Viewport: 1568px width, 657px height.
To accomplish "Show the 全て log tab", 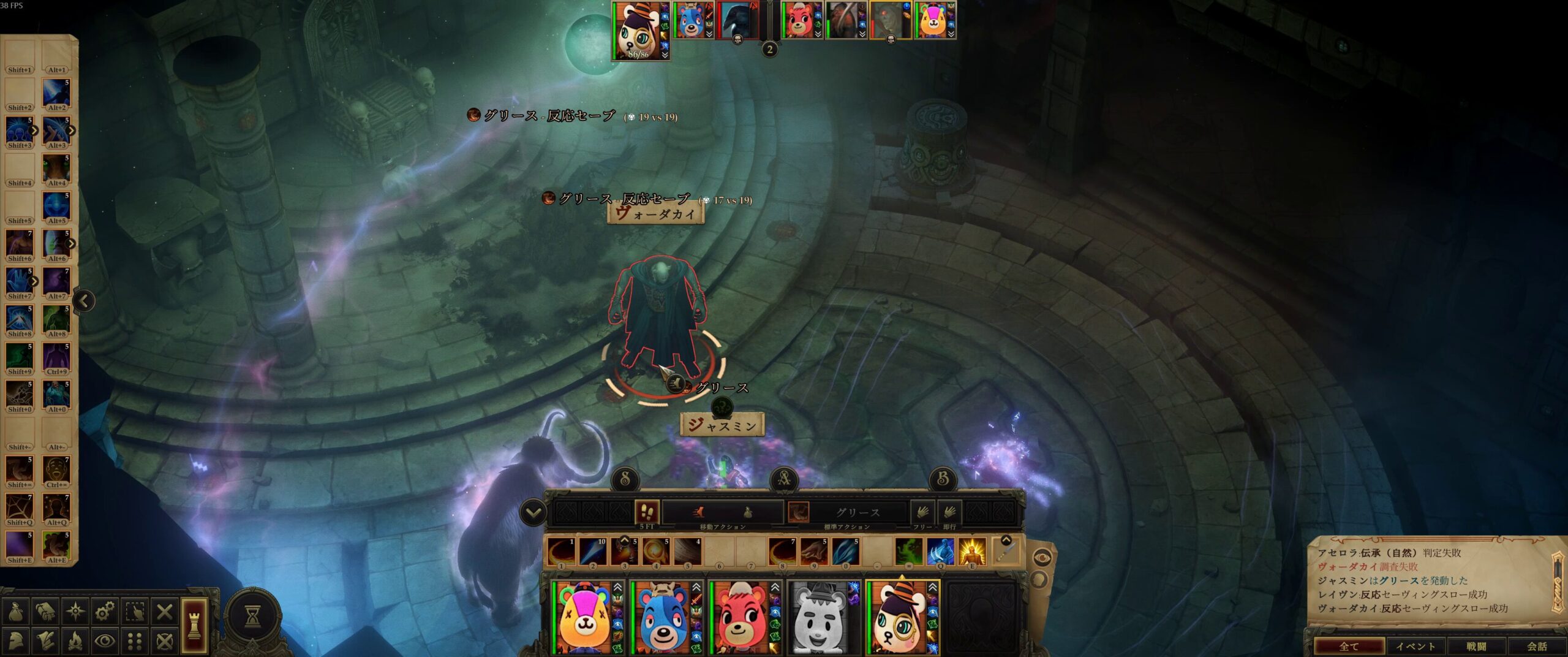I will [1349, 646].
